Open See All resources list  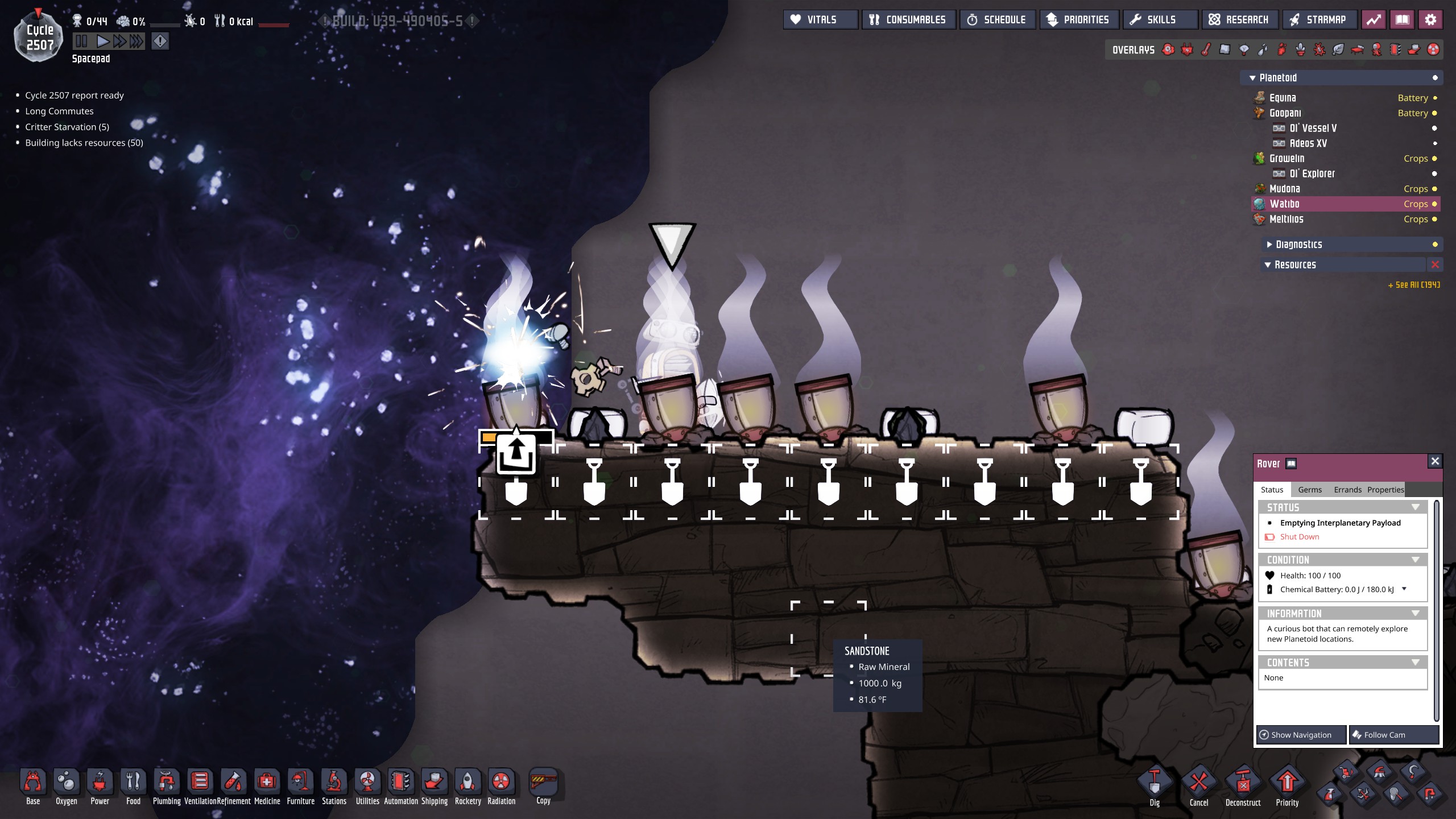1414,285
